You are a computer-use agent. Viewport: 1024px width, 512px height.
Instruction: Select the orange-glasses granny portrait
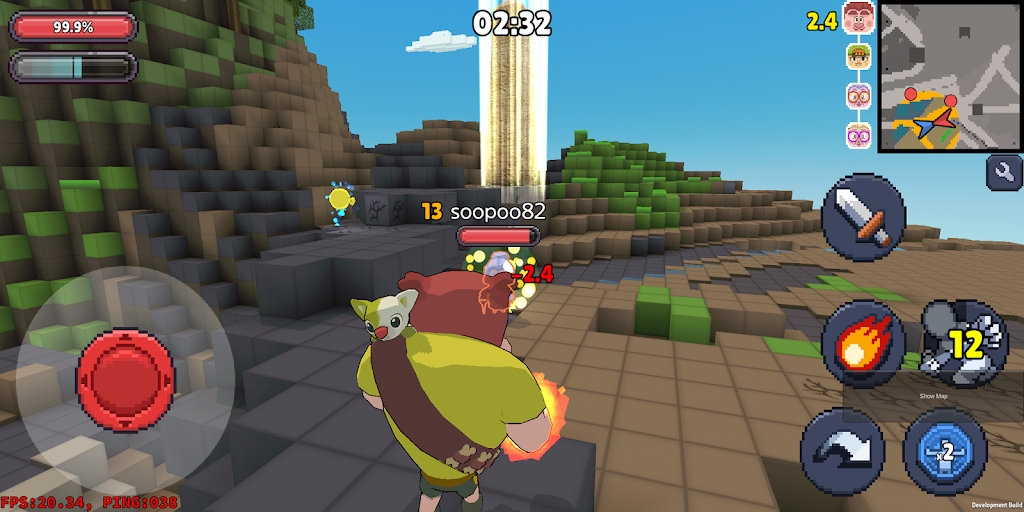tap(858, 96)
